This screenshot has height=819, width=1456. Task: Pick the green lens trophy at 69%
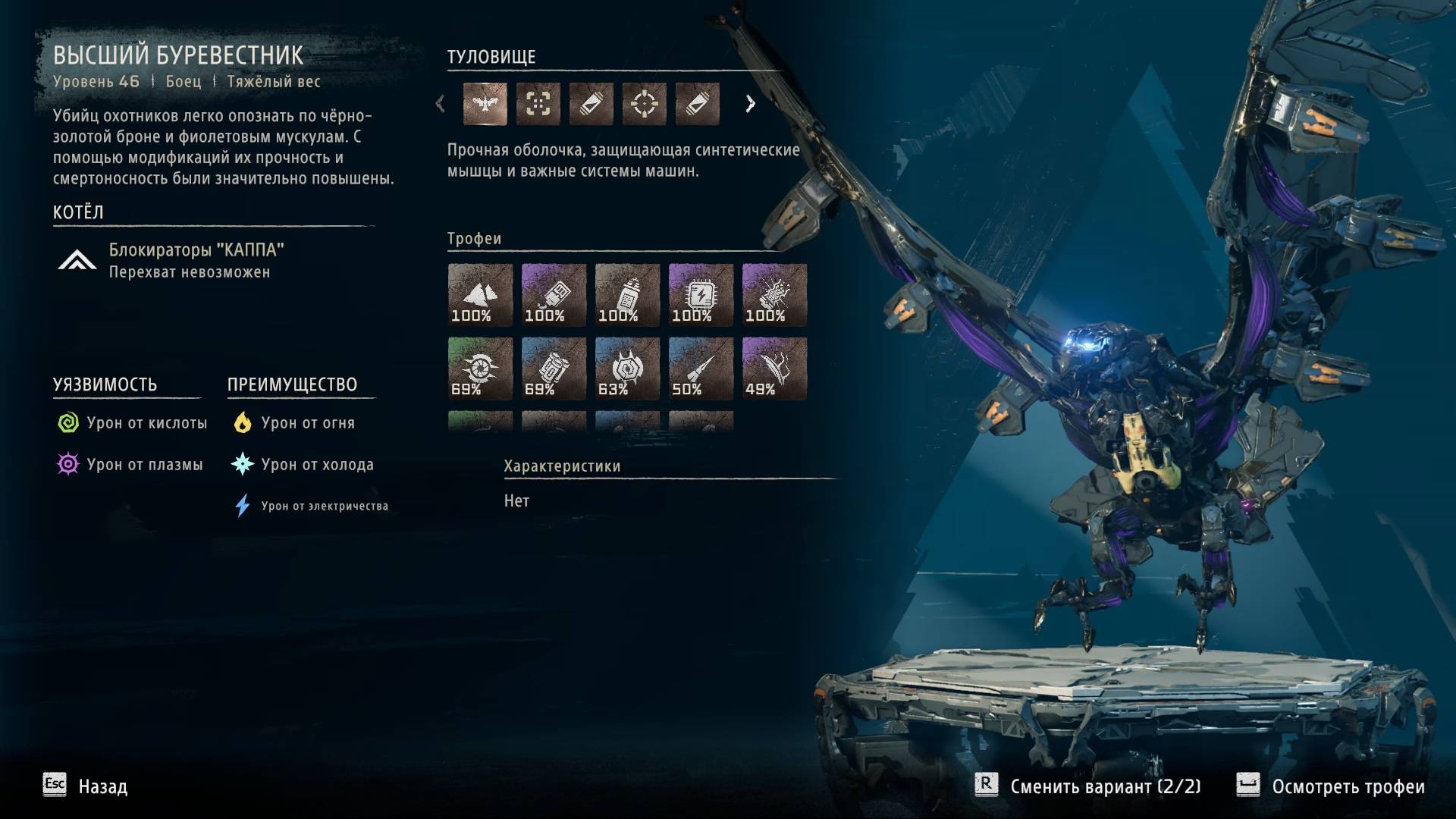(x=480, y=369)
